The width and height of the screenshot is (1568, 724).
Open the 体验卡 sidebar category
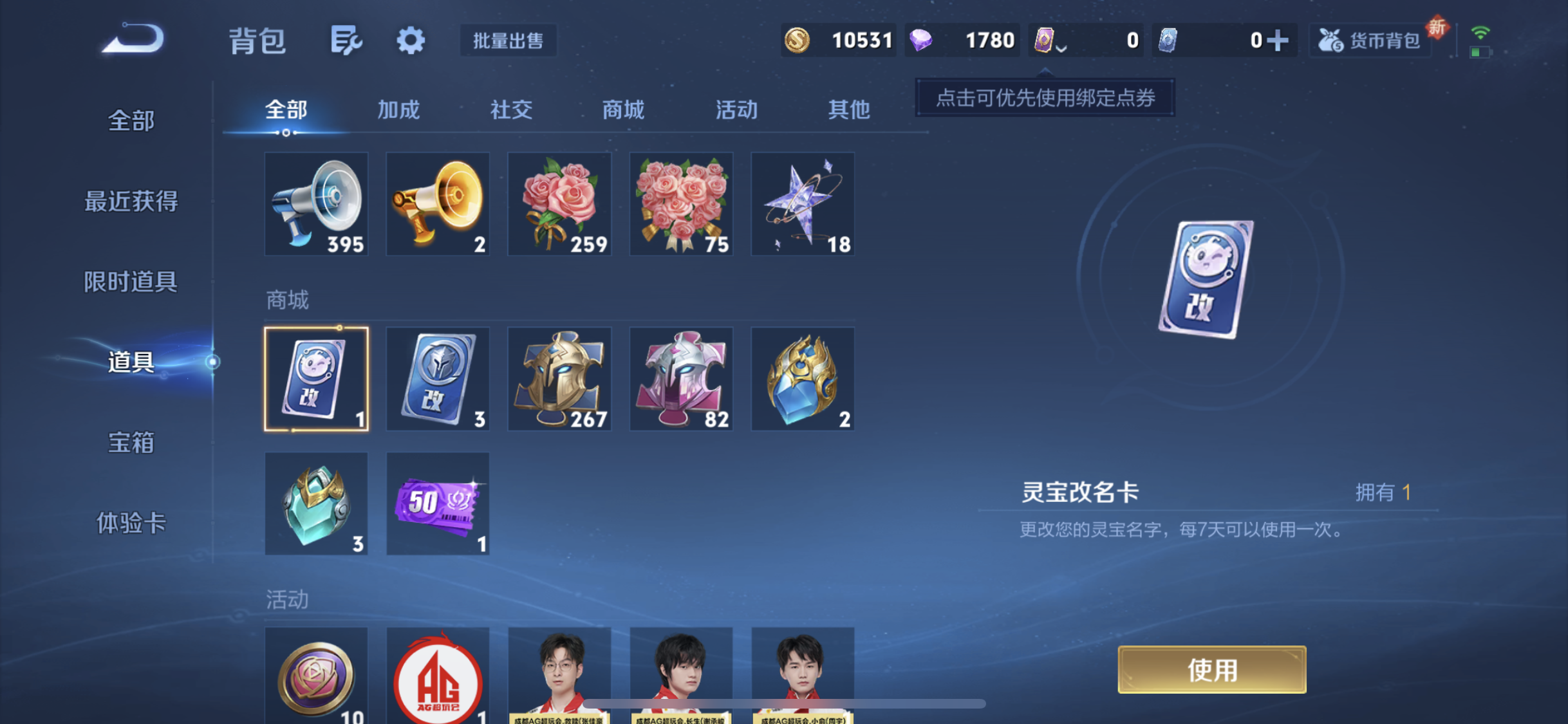131,524
